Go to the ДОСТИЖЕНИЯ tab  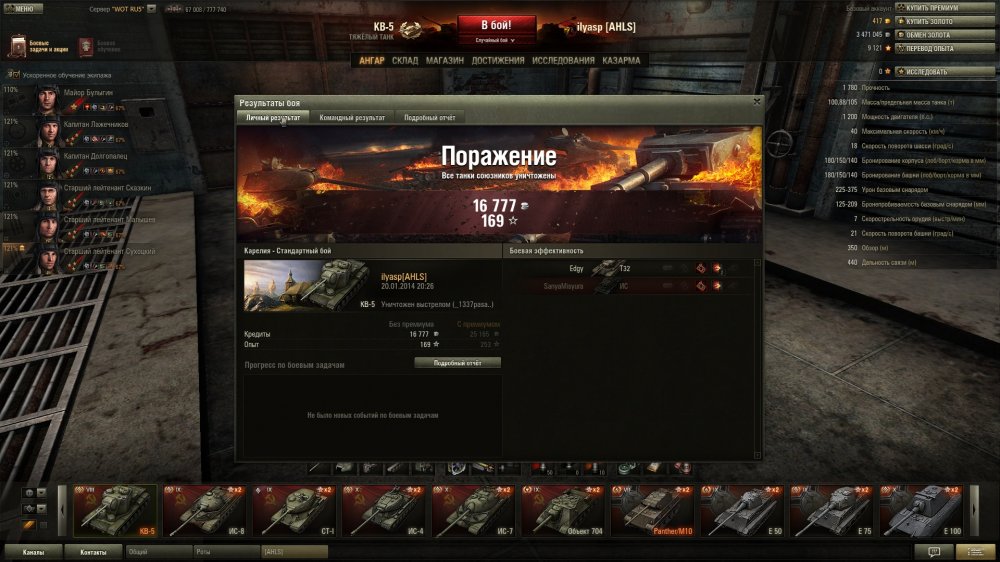click(498, 60)
